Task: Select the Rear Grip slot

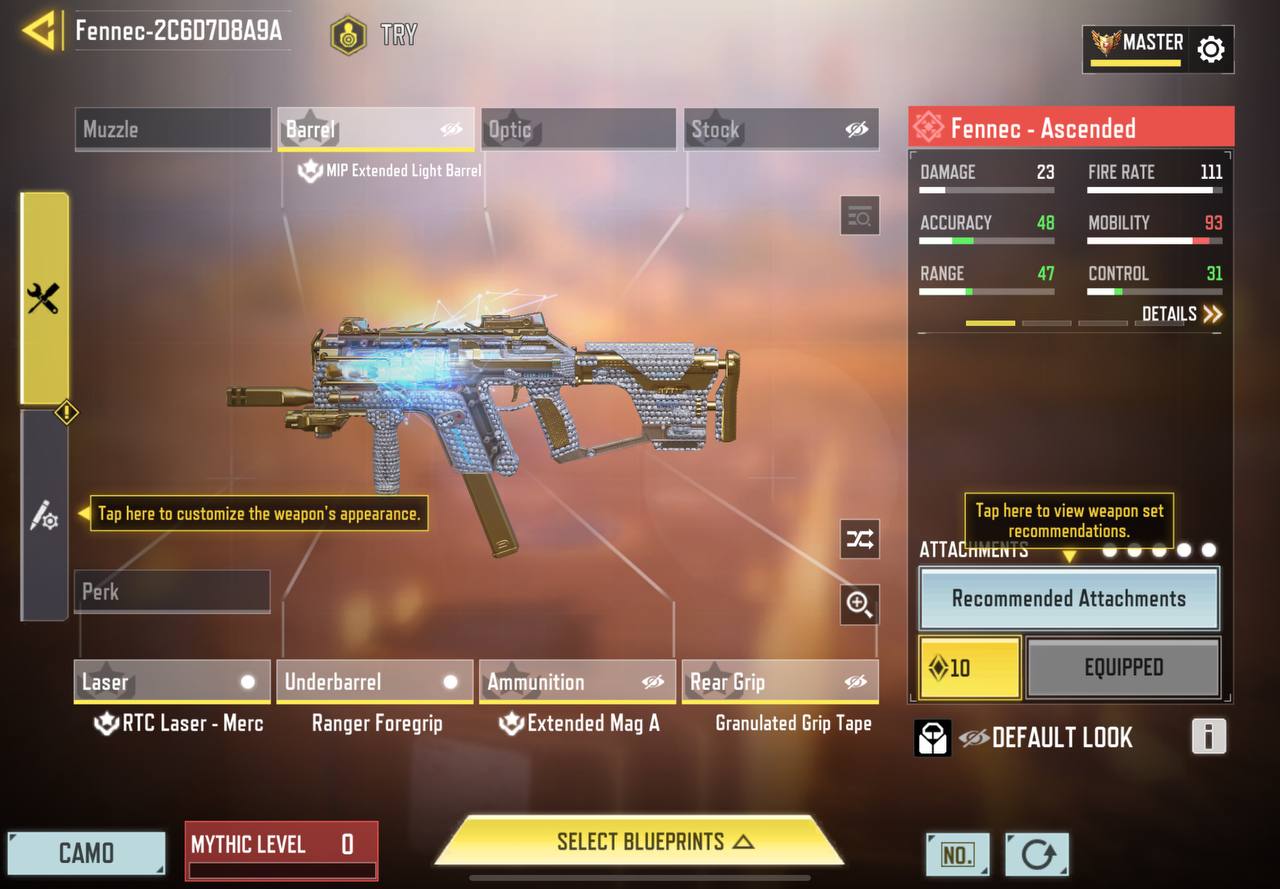Action: coord(780,682)
